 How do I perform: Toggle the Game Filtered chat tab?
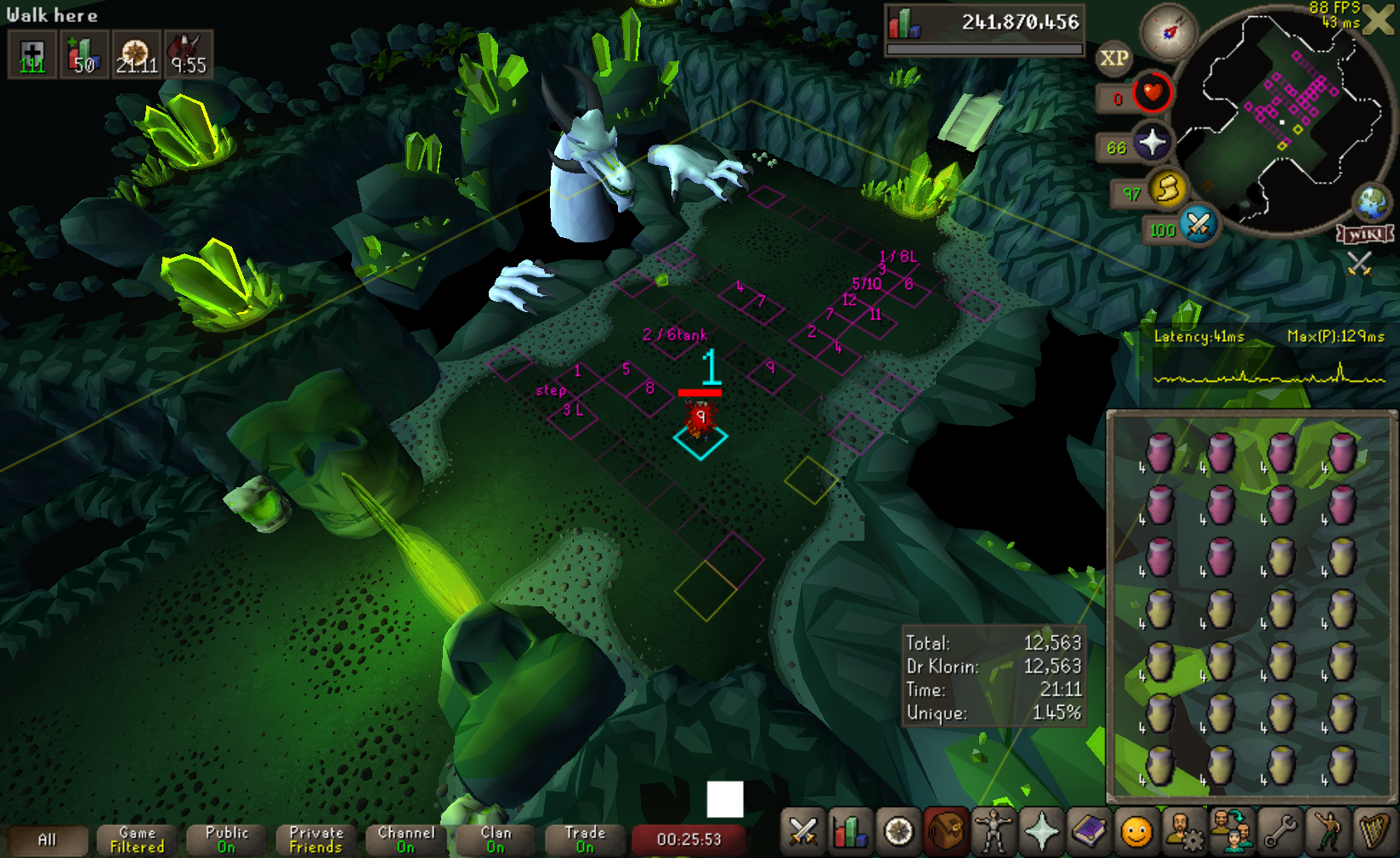pos(137,840)
